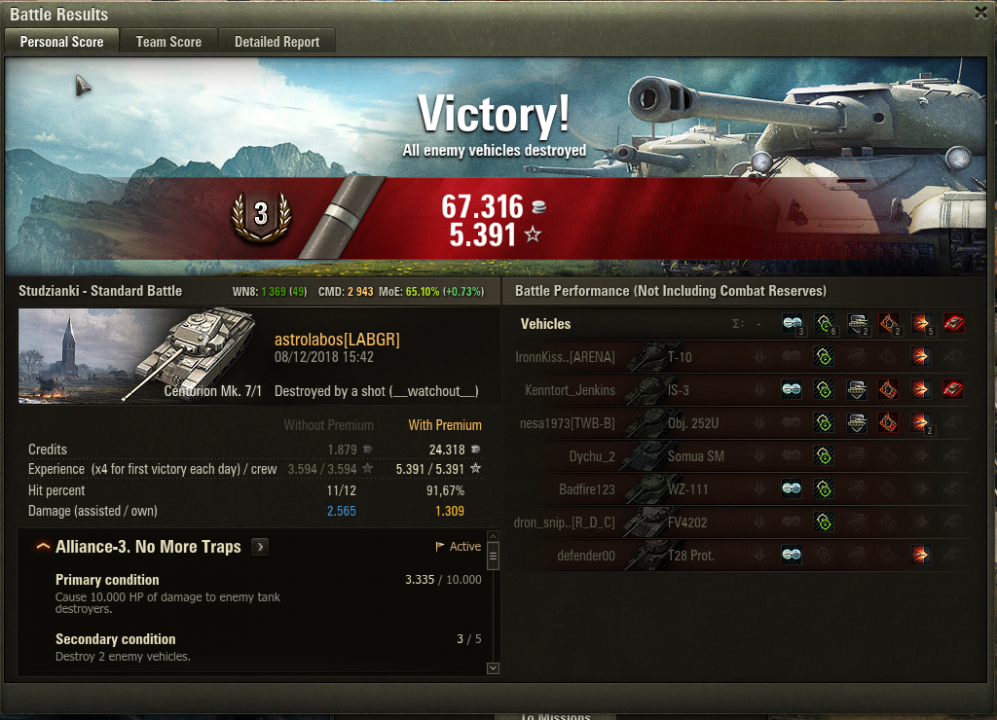
Task: Click the rank 3 laurel badge
Action: 261,214
